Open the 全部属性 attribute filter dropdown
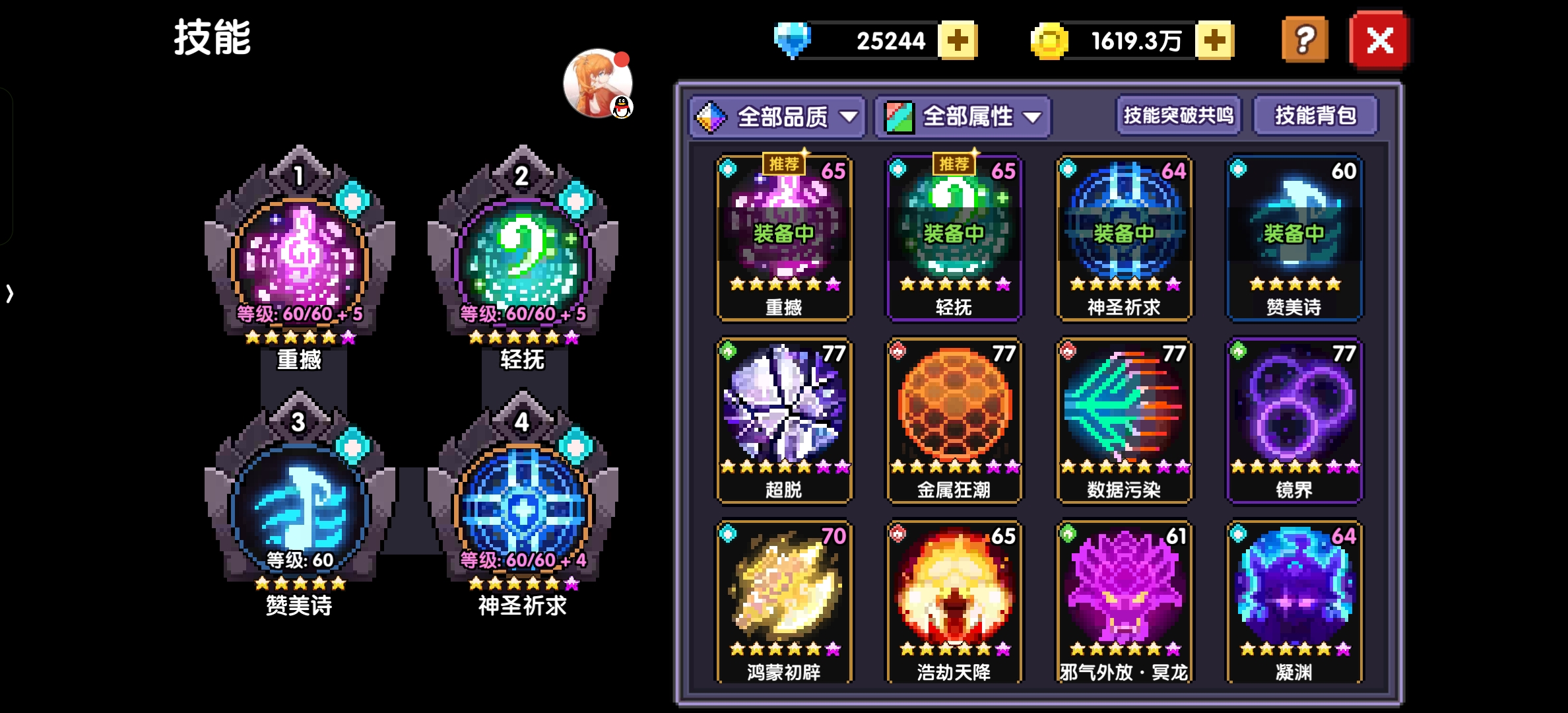Screen dimensions: 1568x713 coord(963,117)
